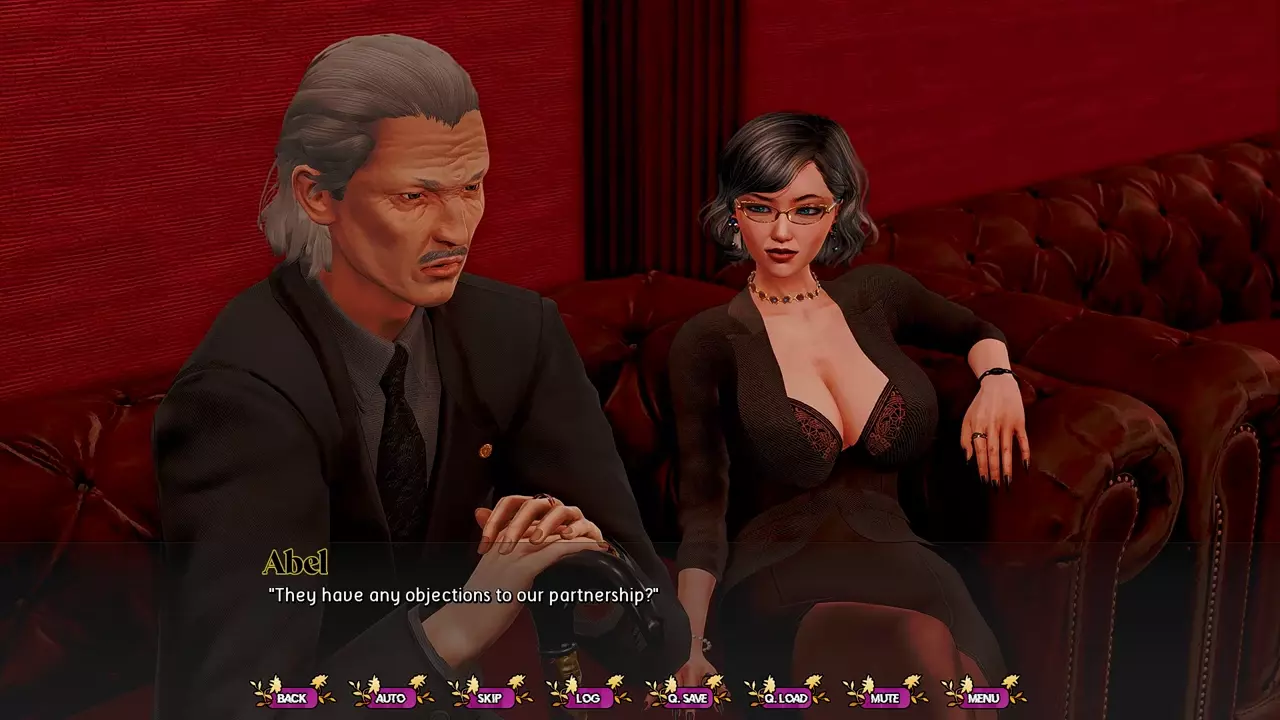
Task: Open the game Menu
Action: click(983, 697)
